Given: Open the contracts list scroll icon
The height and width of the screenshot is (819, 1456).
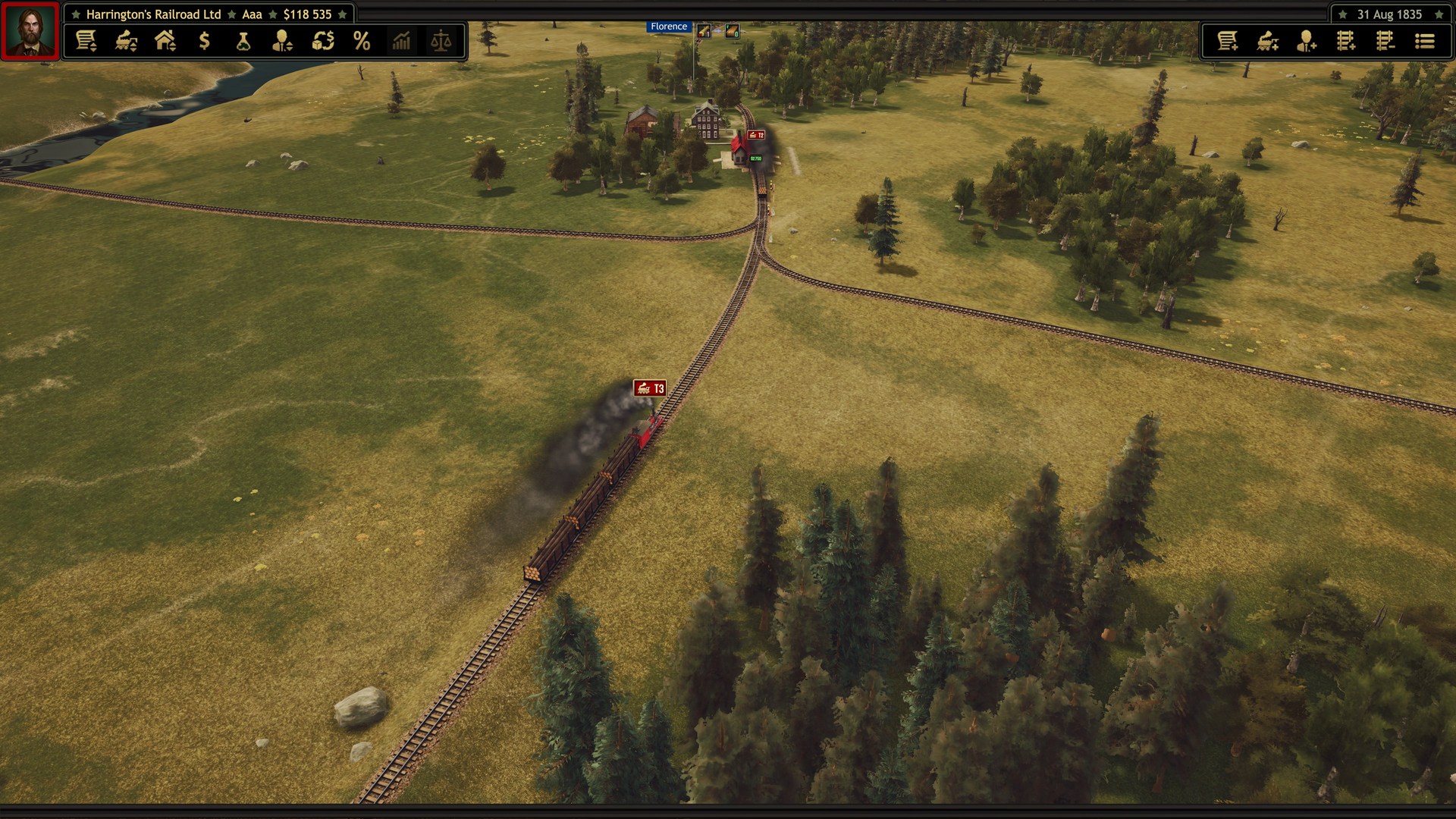Looking at the screenshot, I should (86, 41).
